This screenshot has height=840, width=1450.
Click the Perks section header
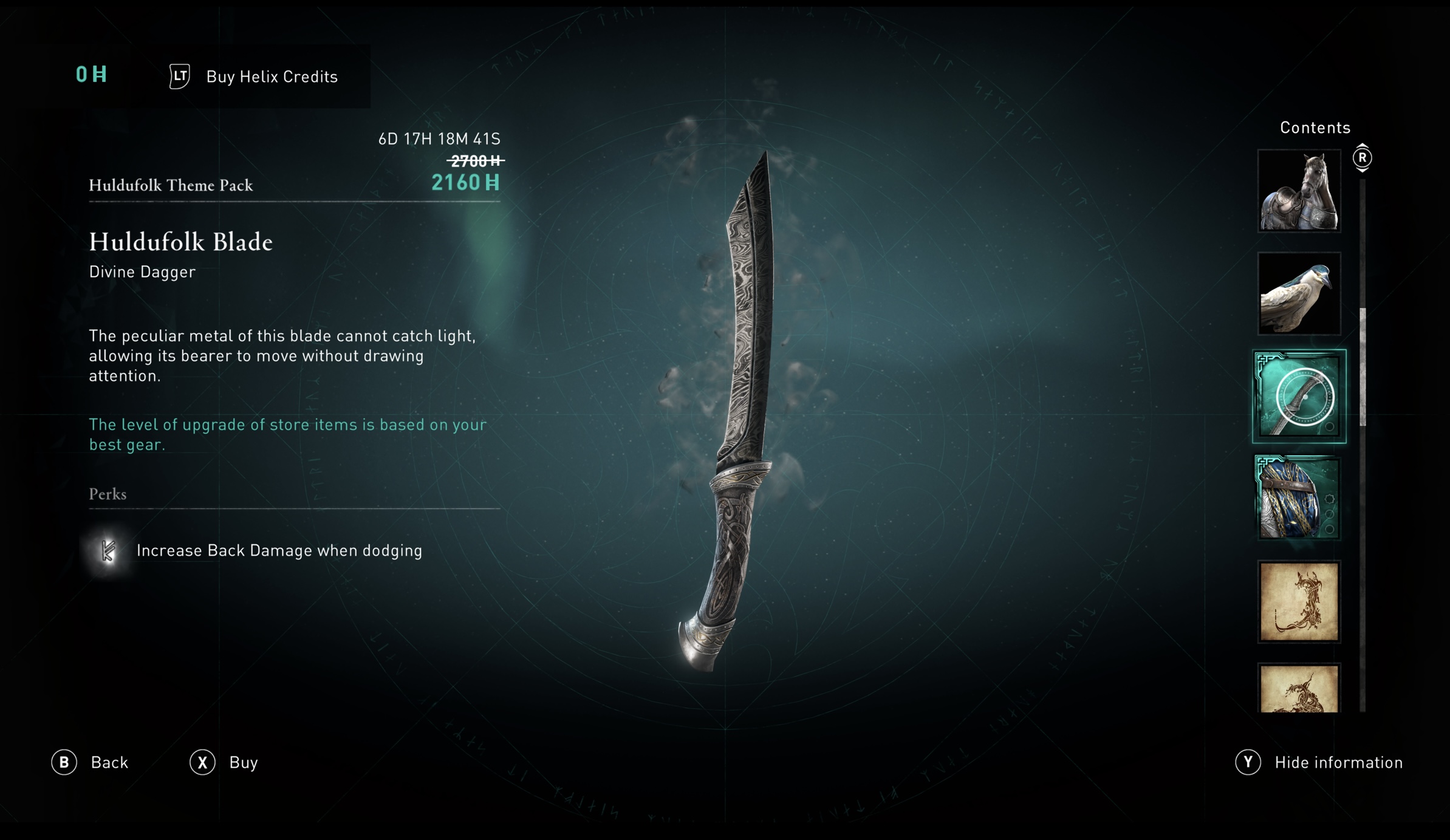coord(107,494)
